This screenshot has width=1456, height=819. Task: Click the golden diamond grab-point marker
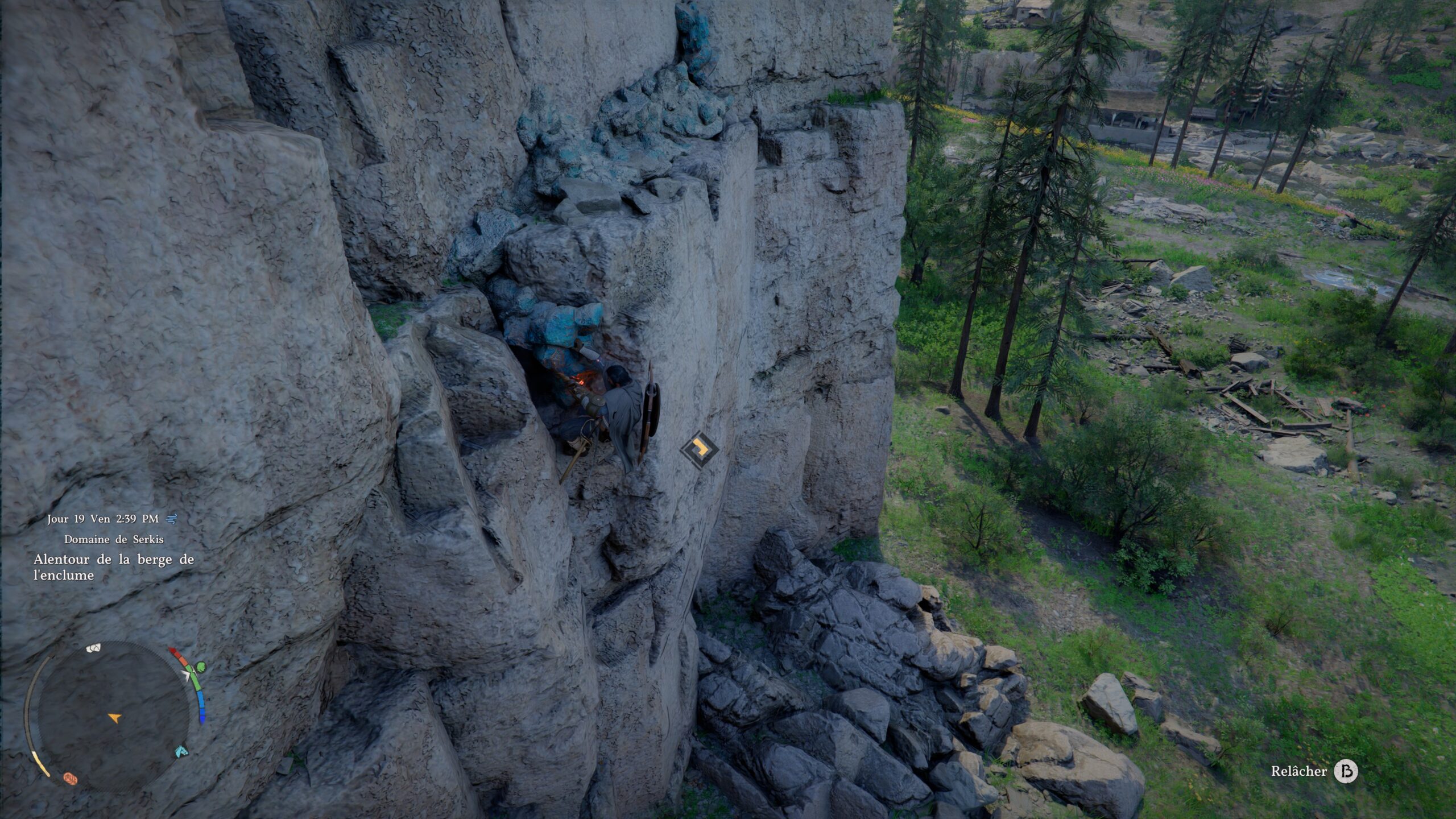[x=699, y=450]
